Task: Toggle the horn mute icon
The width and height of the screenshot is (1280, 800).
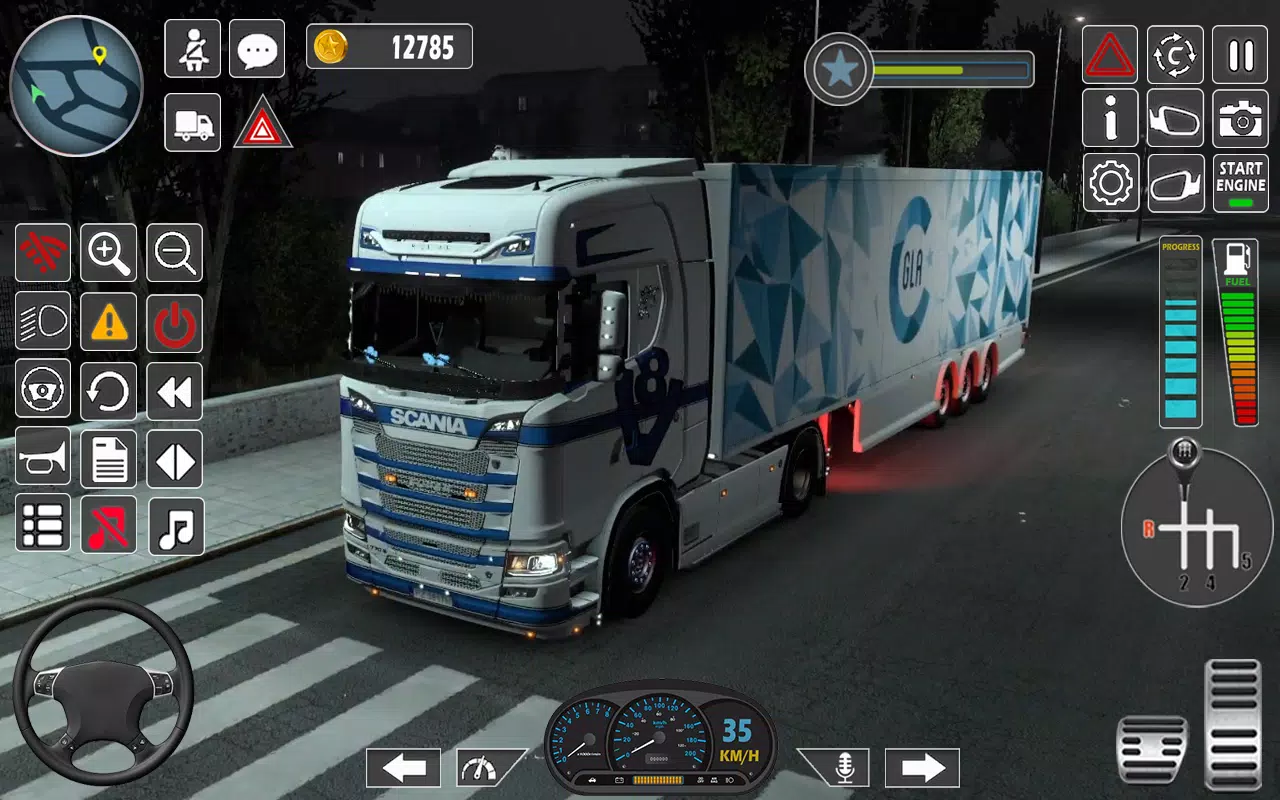Action: click(x=108, y=526)
